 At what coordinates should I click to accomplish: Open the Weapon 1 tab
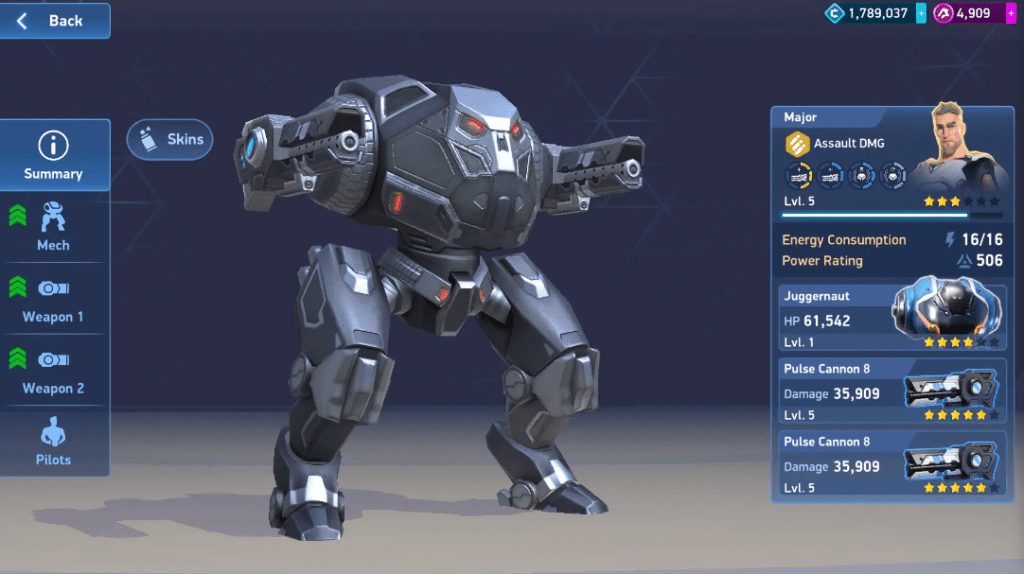pyautogui.click(x=53, y=299)
